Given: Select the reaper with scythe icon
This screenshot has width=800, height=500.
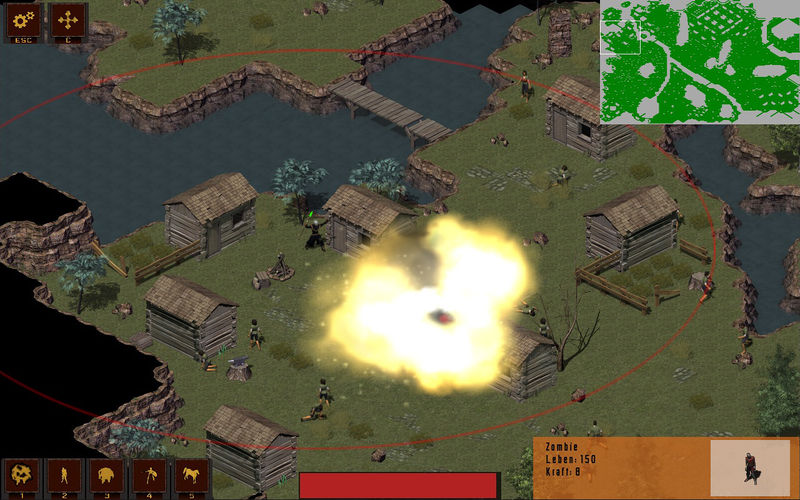Looking at the screenshot, I should click(149, 476).
